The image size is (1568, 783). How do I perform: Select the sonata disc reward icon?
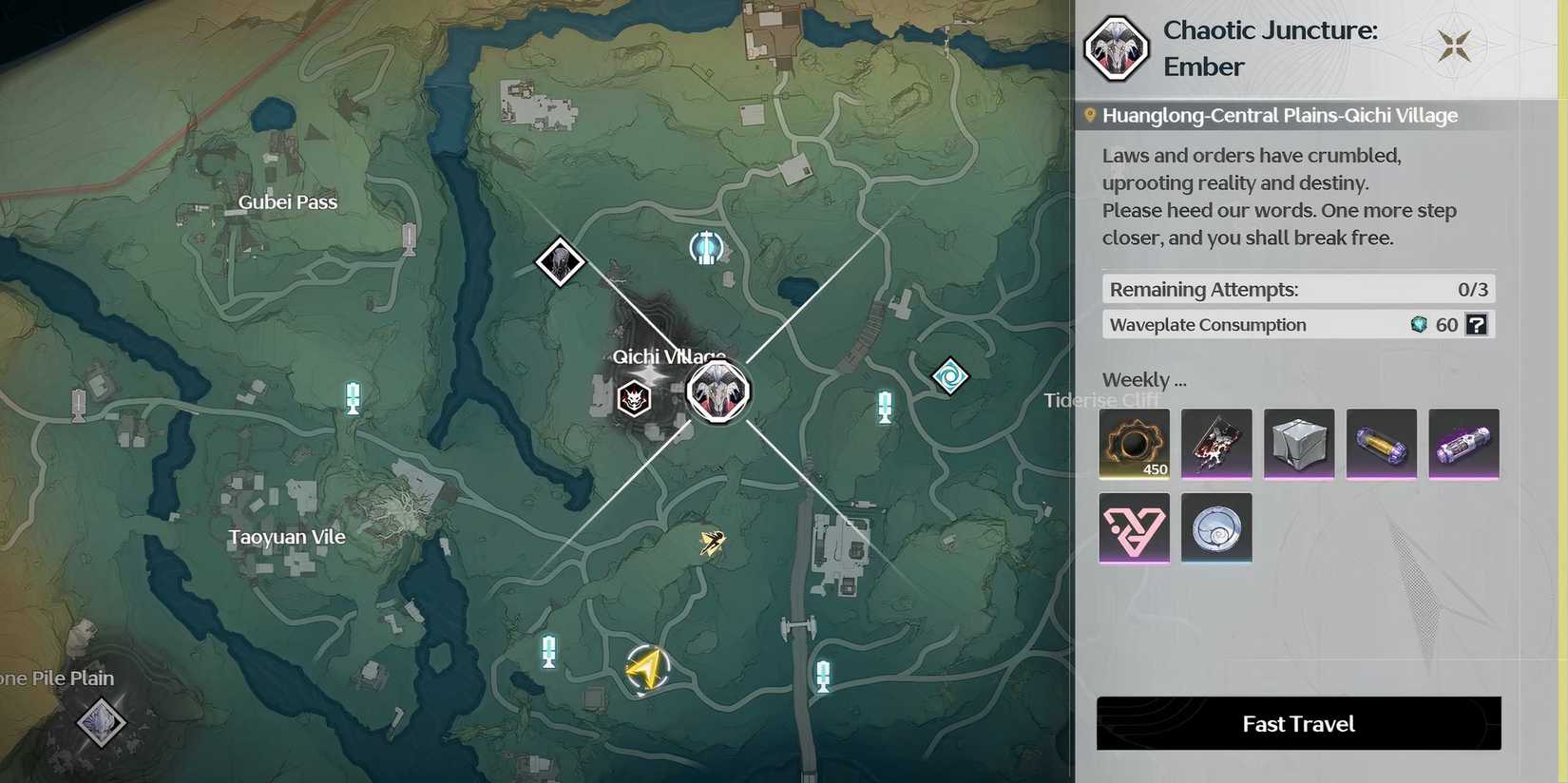point(1216,526)
